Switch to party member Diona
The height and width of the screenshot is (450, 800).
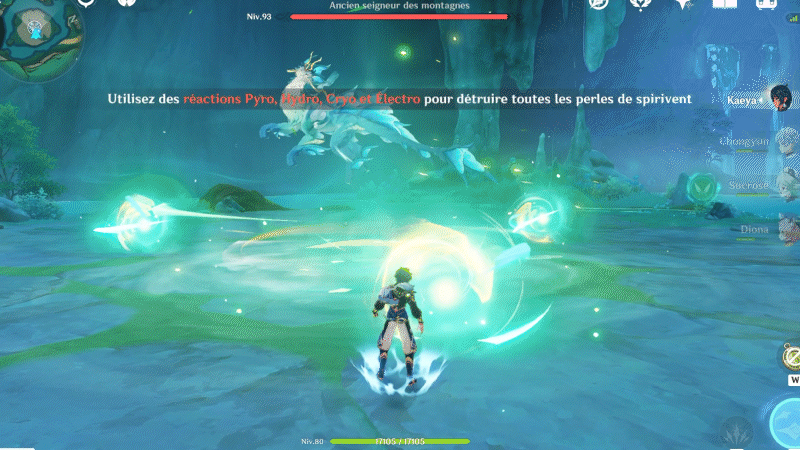[x=778, y=230]
